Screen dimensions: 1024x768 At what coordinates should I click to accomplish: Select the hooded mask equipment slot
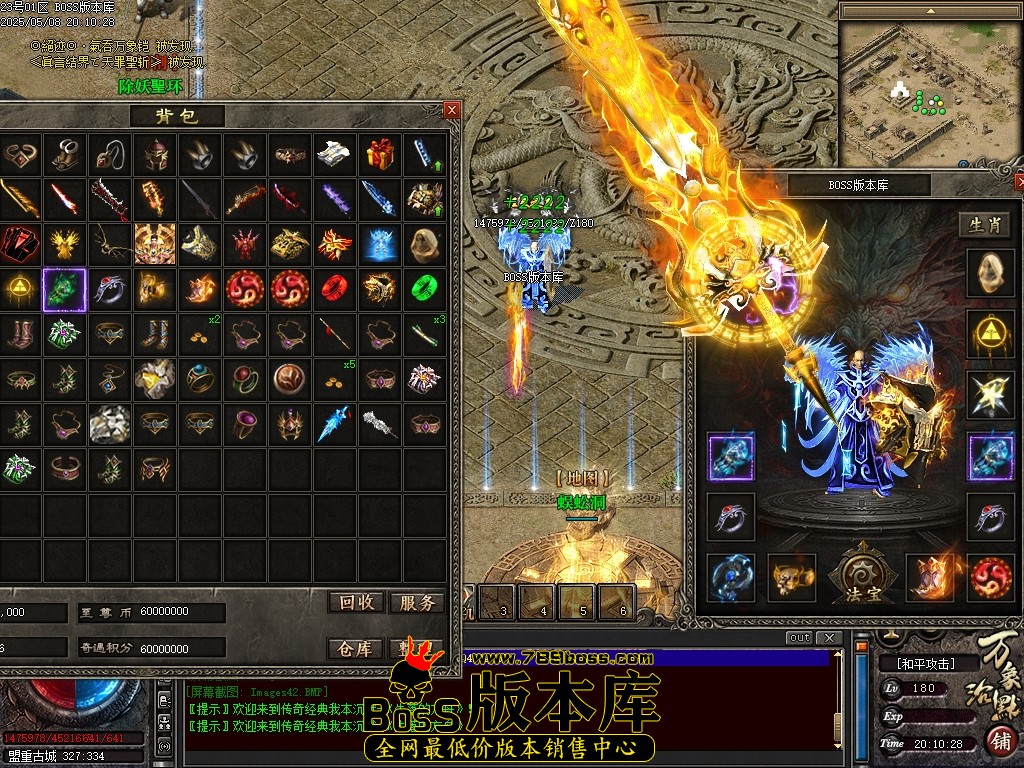(x=991, y=271)
